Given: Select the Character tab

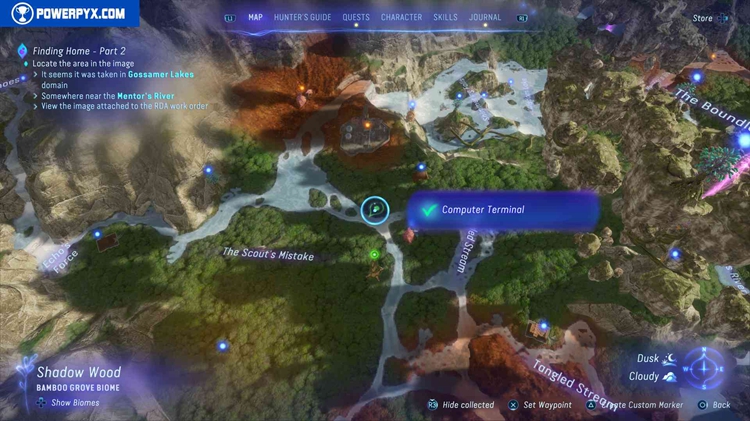Looking at the screenshot, I should [401, 17].
